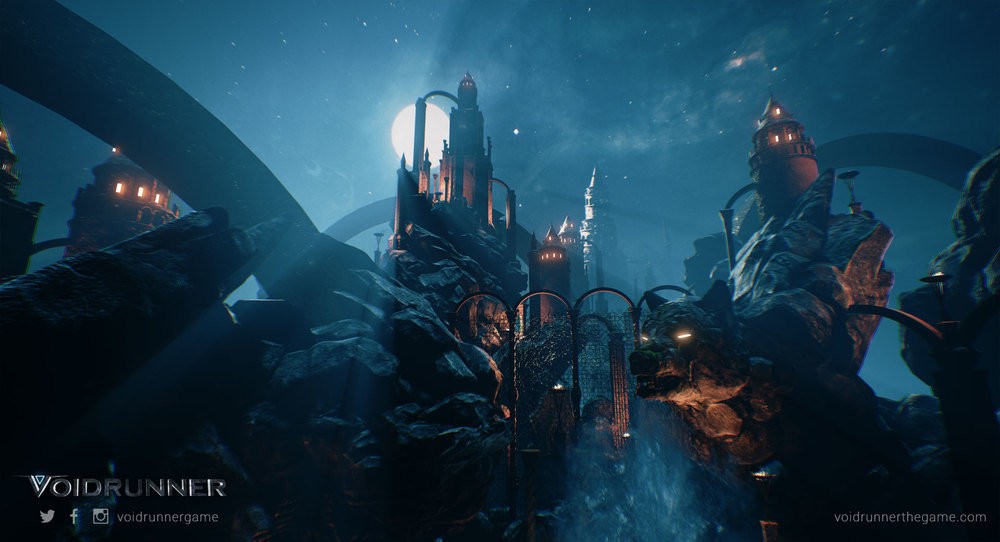Open the voidrunnerthegame.com website link
This screenshot has width=1000, height=542.
(909, 517)
